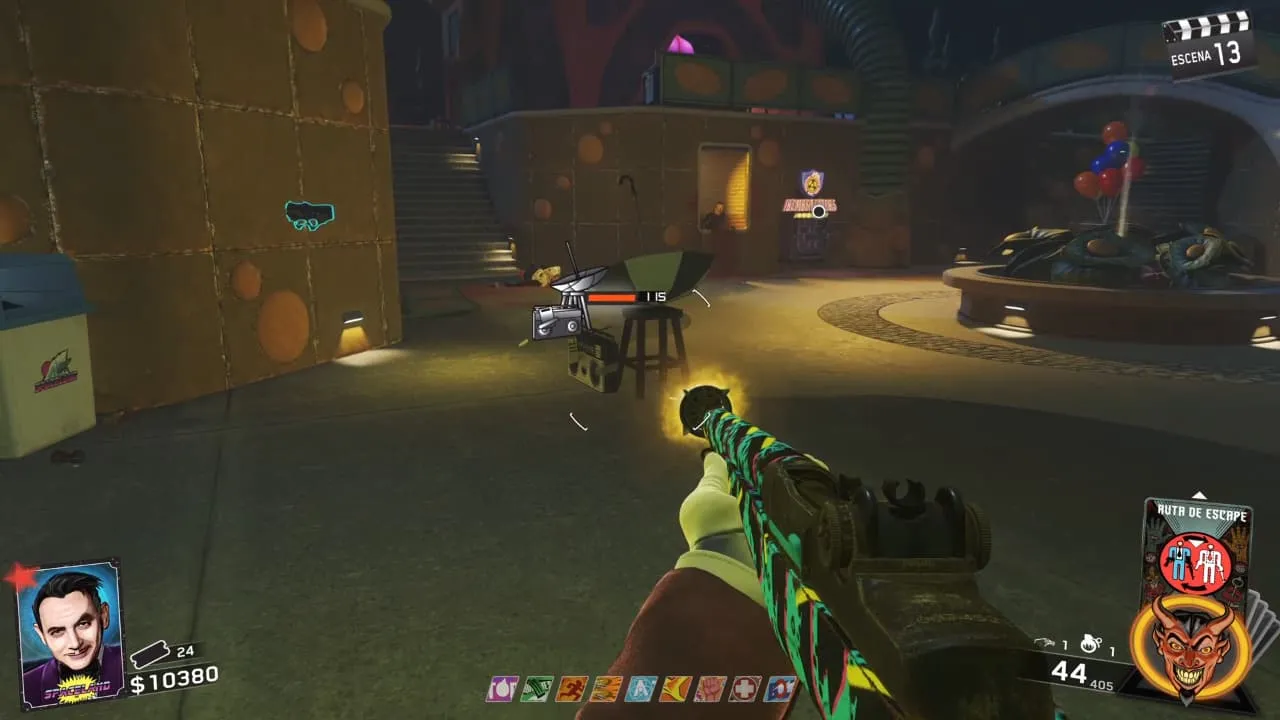Select the purple Tuff 'Nuff perk icon
1280x720 pixels.
[501, 689]
